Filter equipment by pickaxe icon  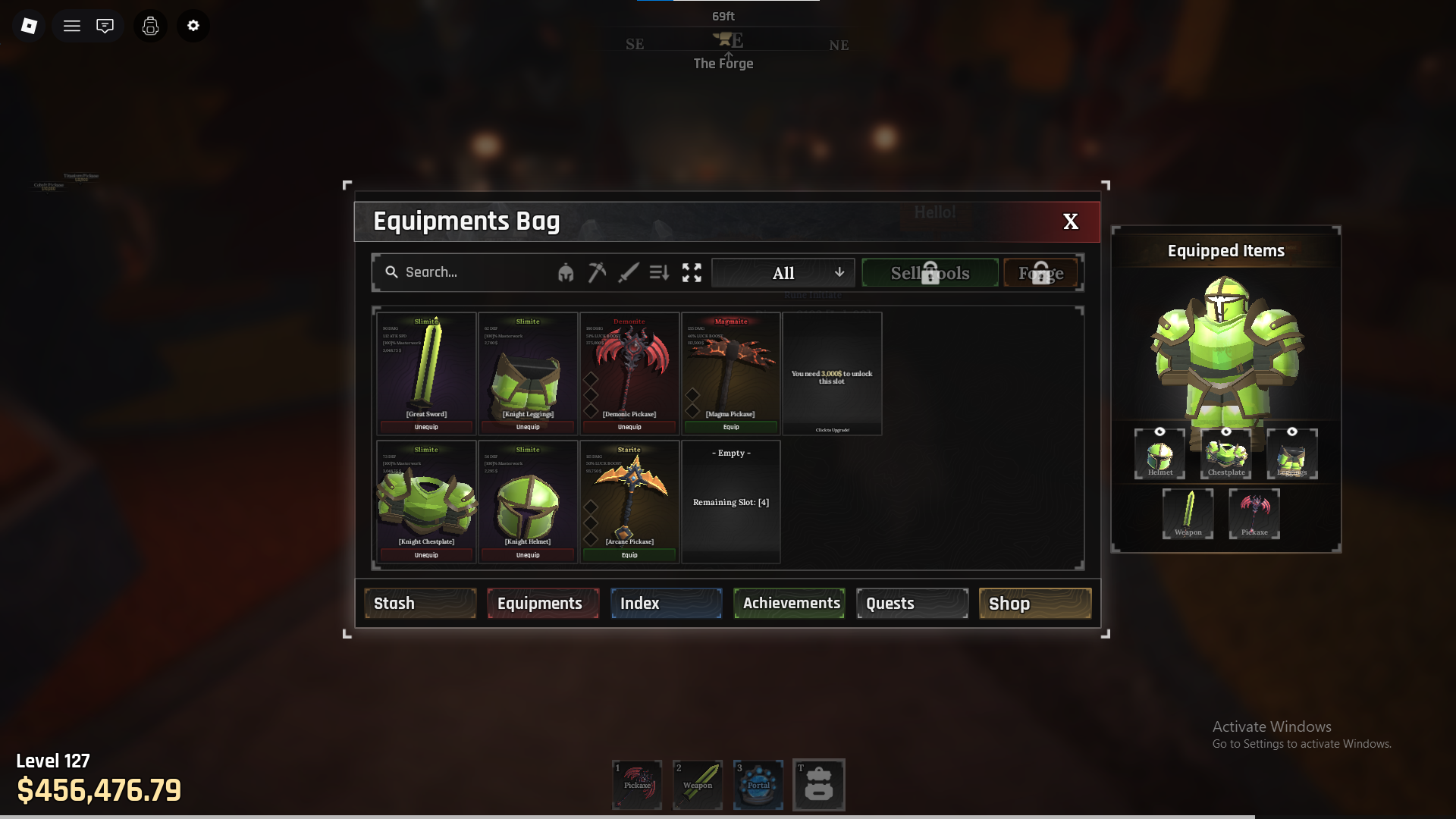click(x=597, y=272)
